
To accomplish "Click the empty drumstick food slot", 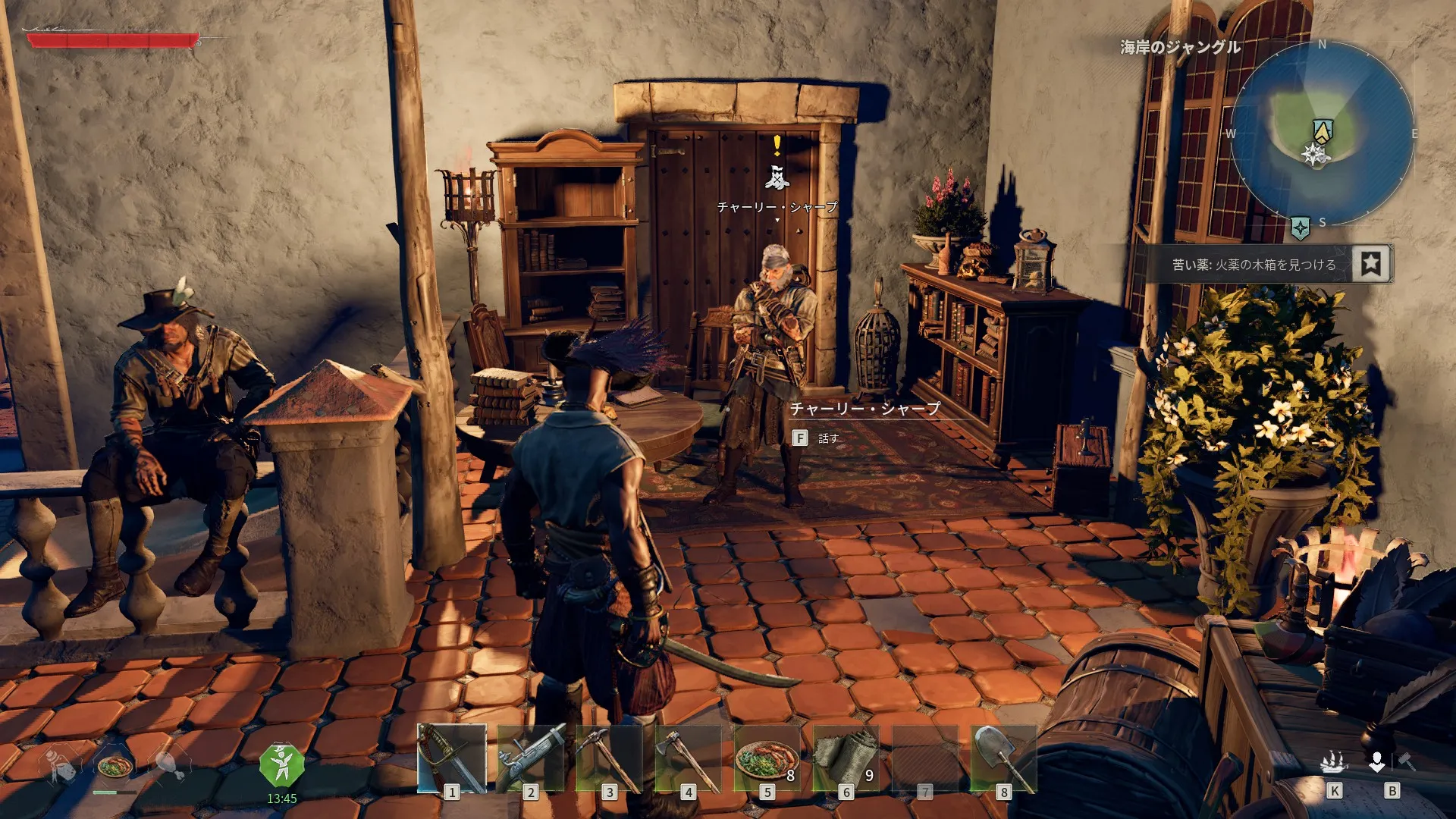I will (168, 766).
